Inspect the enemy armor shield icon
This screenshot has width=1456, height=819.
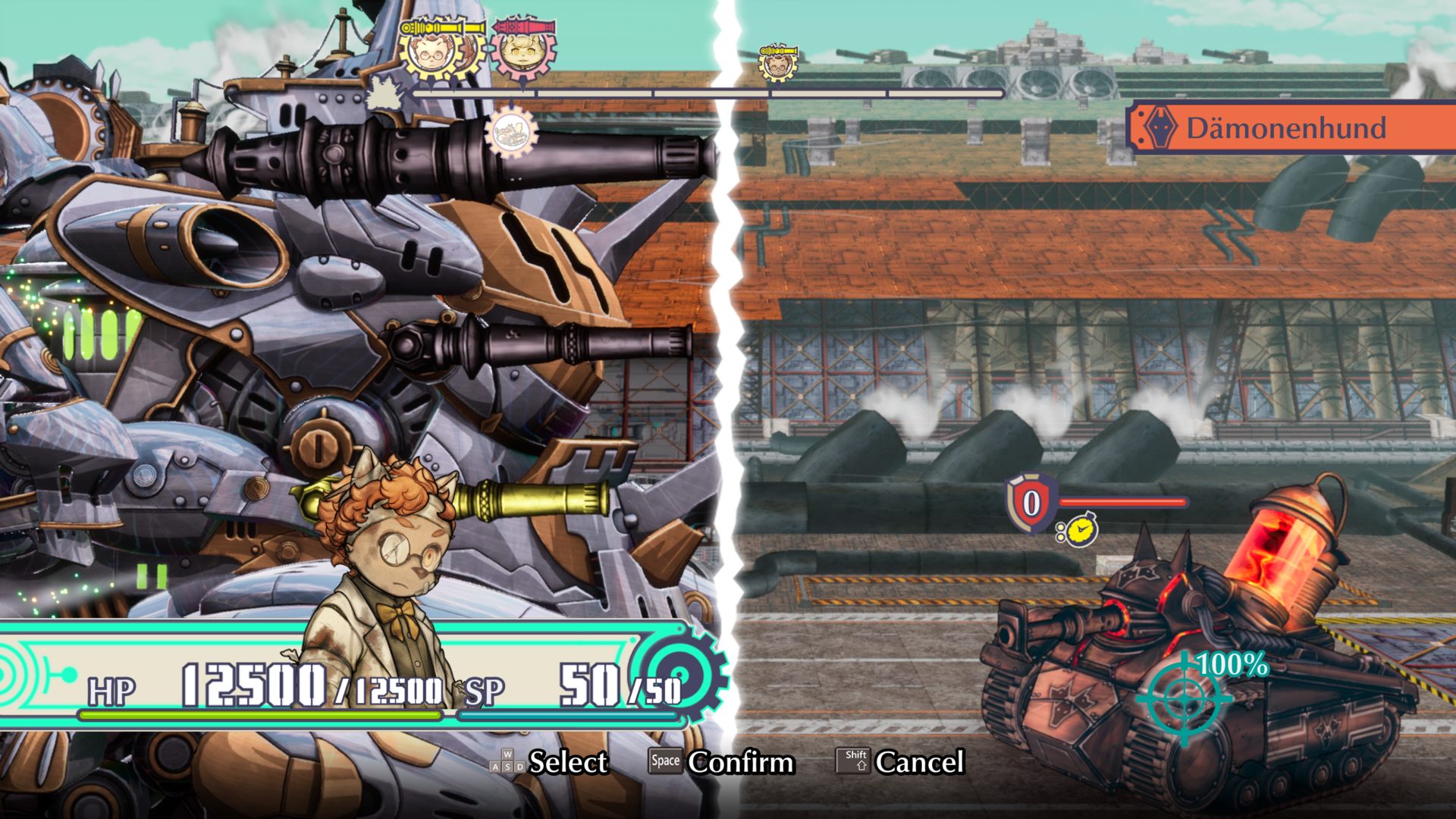(x=1031, y=502)
